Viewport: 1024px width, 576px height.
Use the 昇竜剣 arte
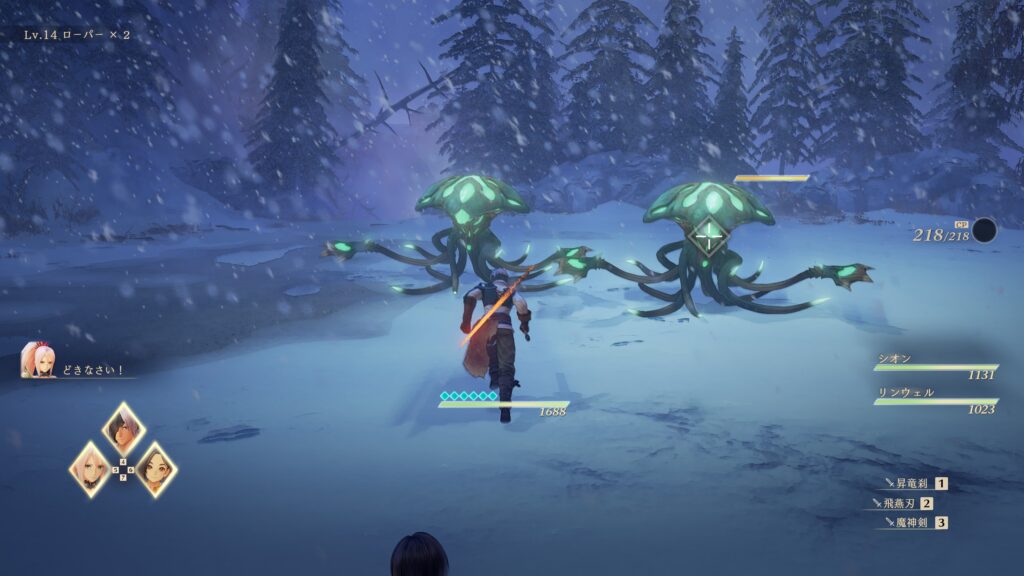coord(912,484)
